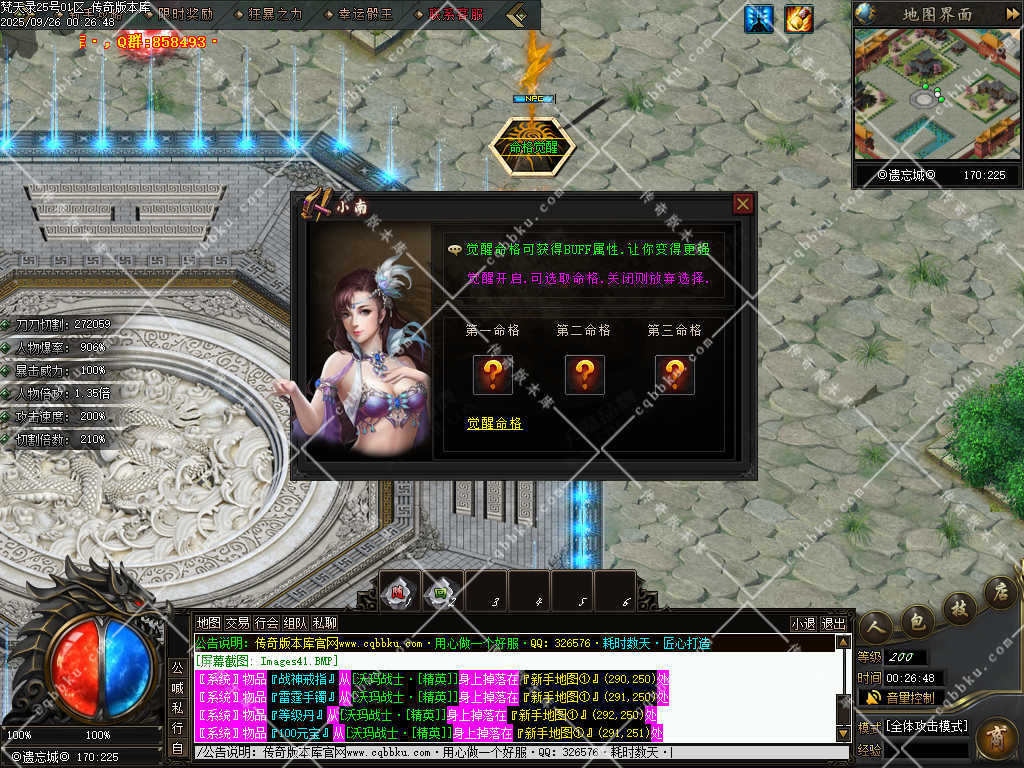
Task: Open the 包 bag button
Action: coord(915,621)
